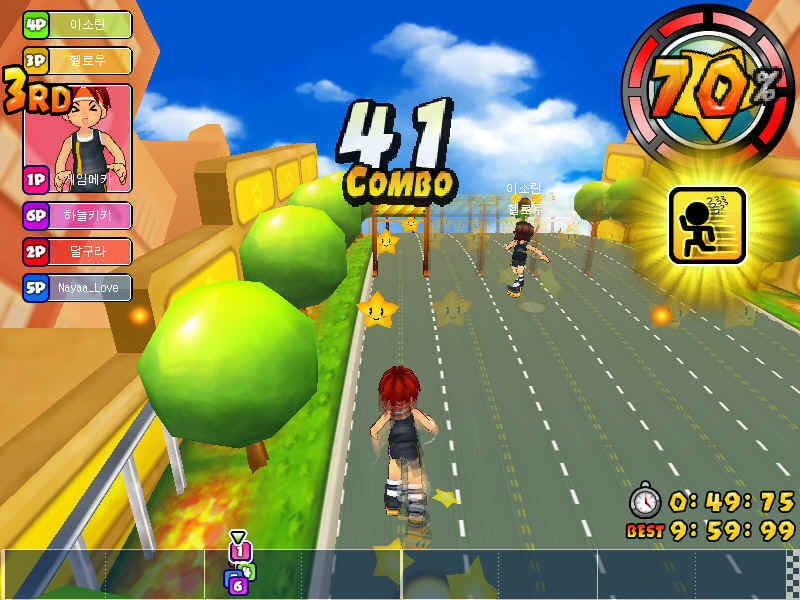The height and width of the screenshot is (600, 800).
Task: Click the 1P character portrait 게임메카
Action: coord(78,138)
